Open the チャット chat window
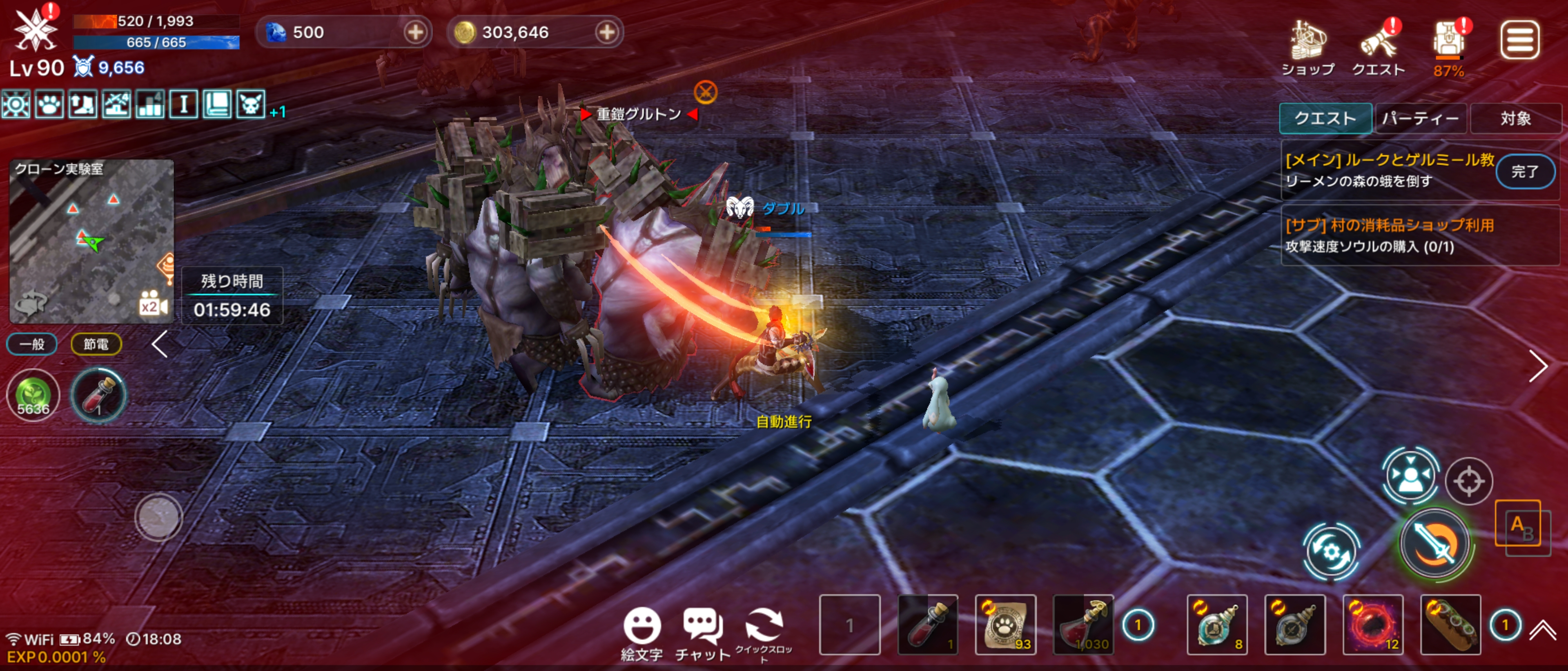The image size is (1568, 671). [702, 633]
